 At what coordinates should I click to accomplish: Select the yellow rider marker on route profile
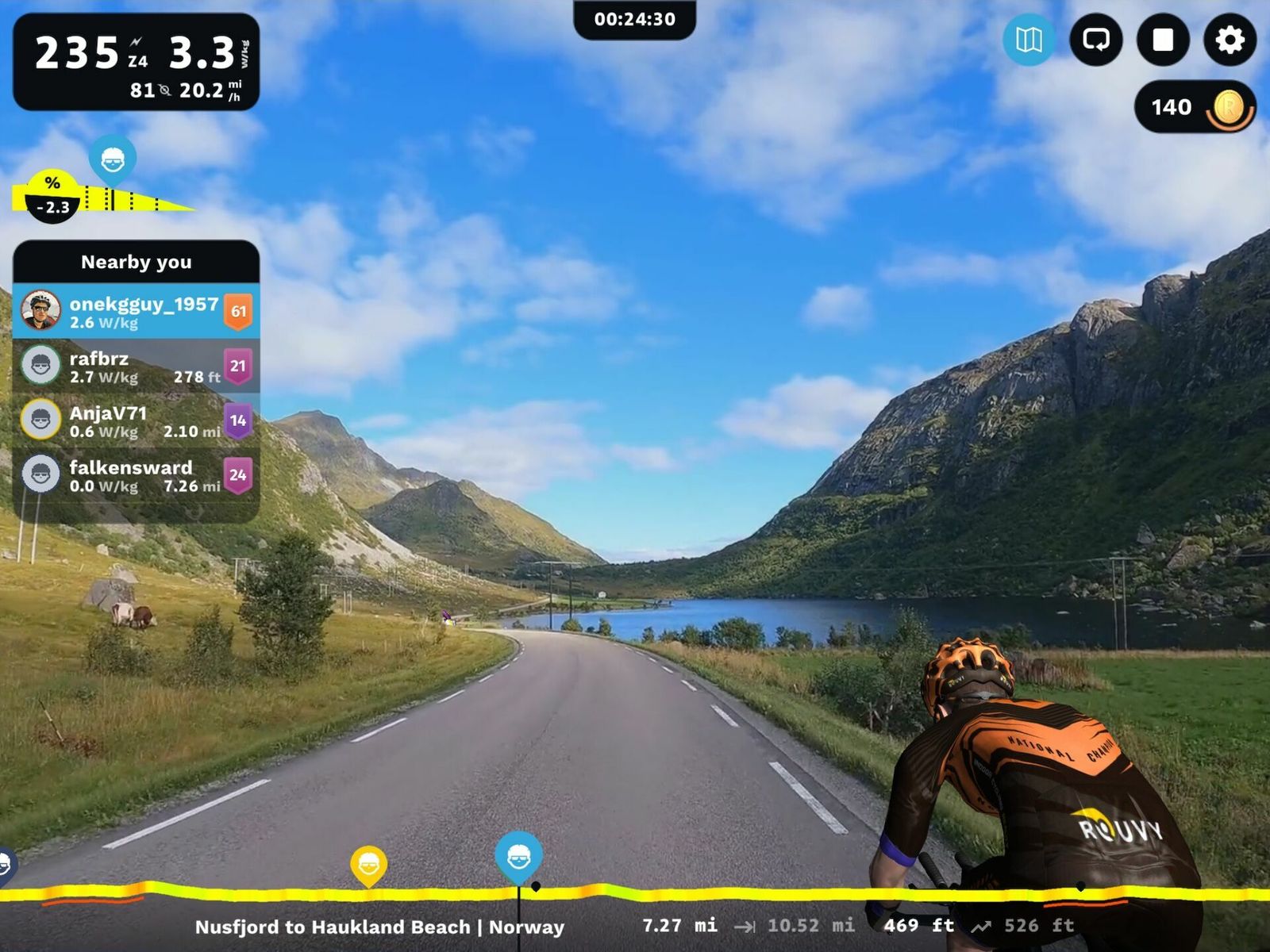[368, 865]
